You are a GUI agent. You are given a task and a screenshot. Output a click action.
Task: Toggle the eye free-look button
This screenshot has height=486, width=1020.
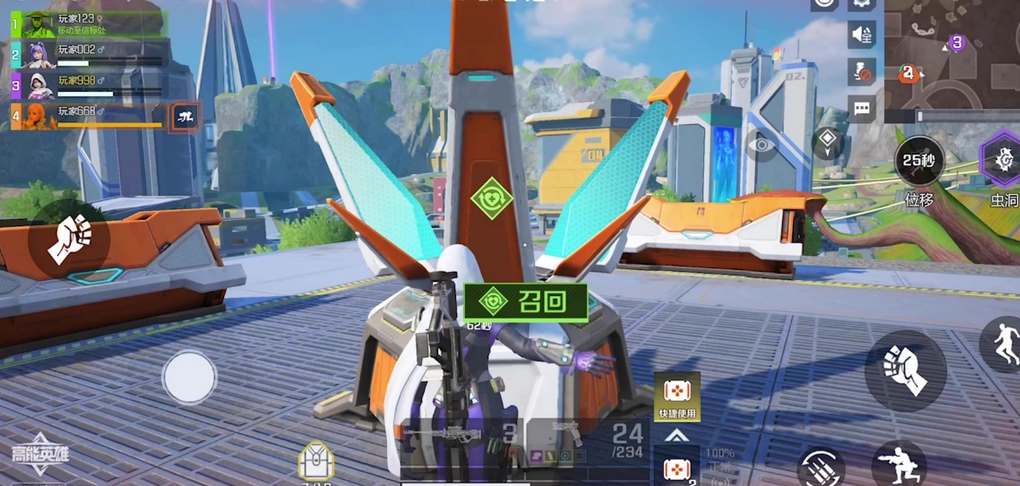pyautogui.click(x=763, y=145)
